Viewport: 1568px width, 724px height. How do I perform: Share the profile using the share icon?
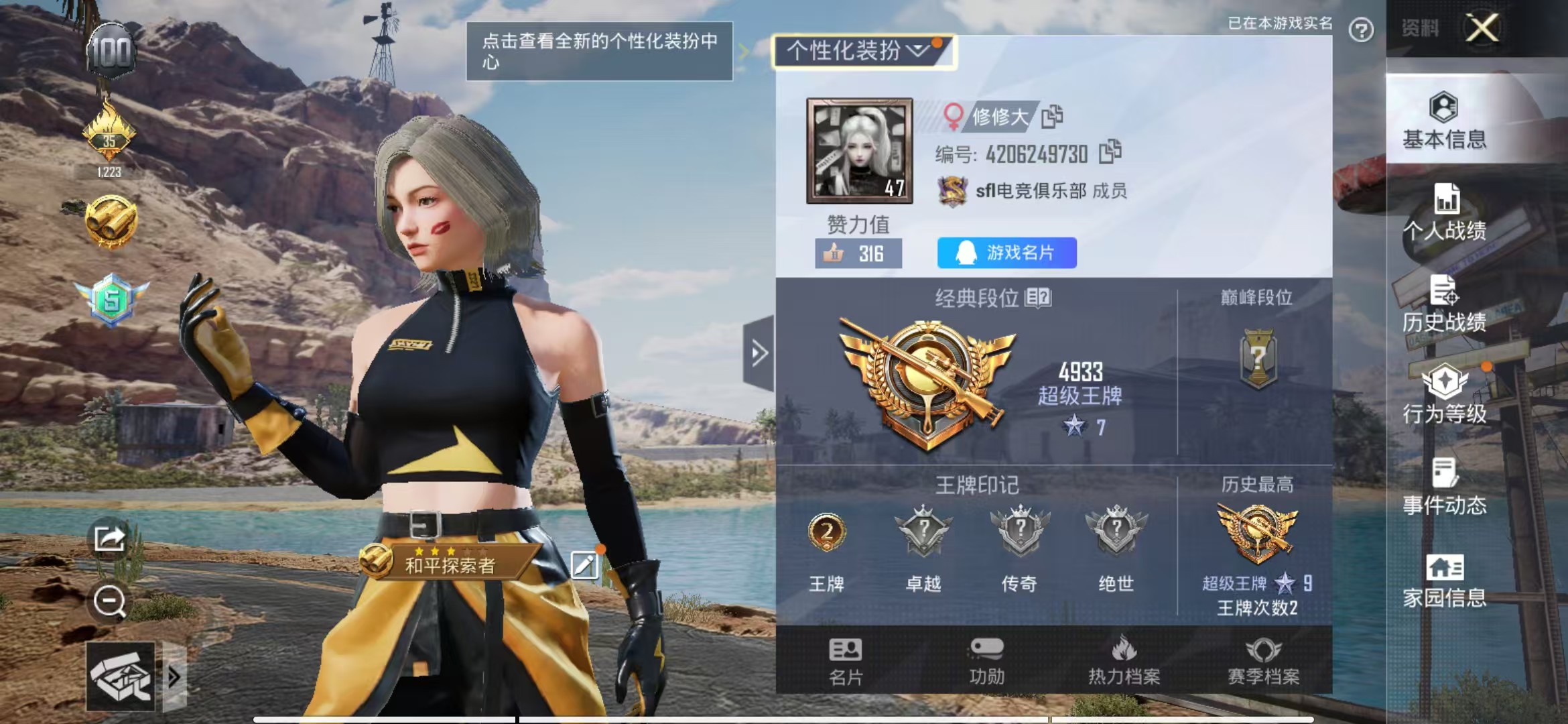point(109,538)
